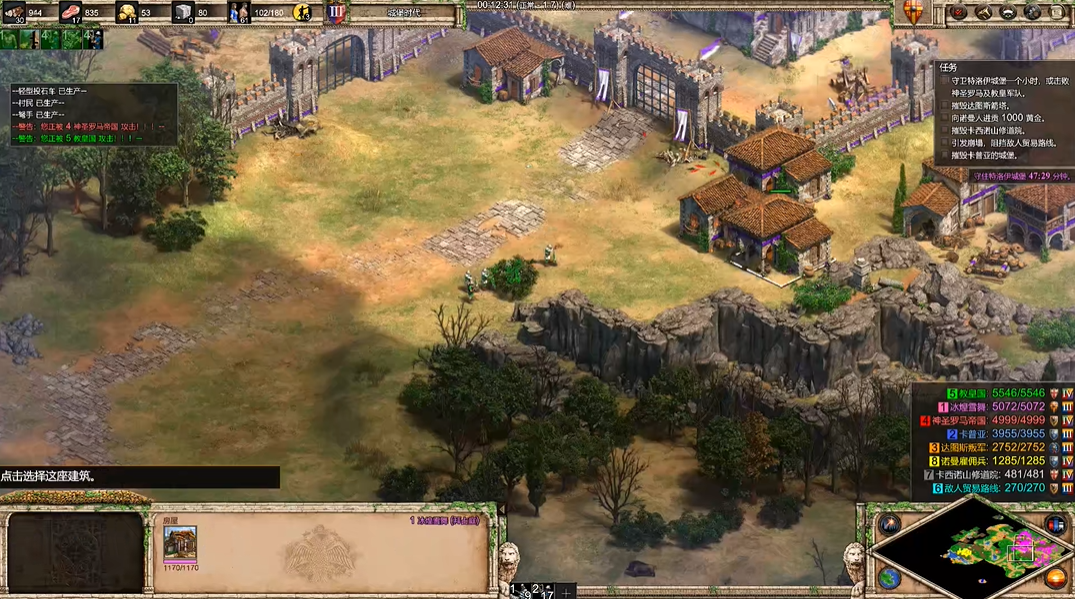Click the population icon
The height and width of the screenshot is (599, 1075).
point(238,13)
